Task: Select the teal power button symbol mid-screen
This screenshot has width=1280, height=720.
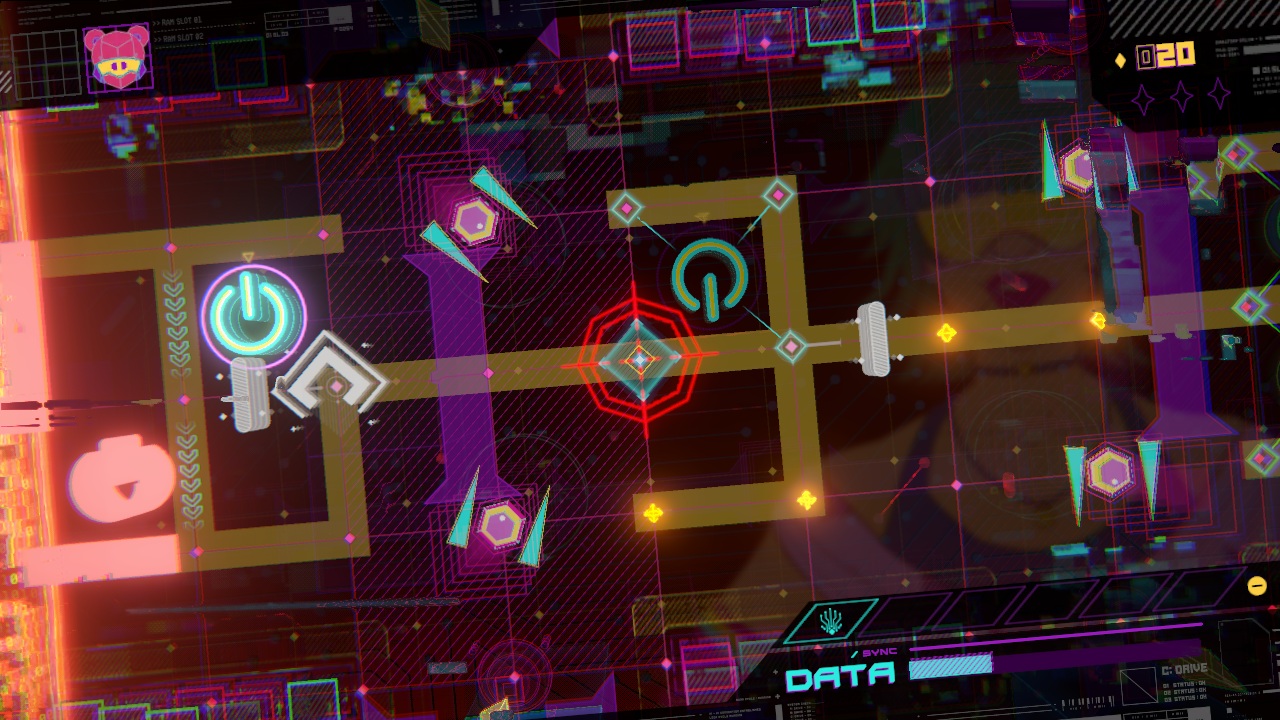Action: click(709, 282)
